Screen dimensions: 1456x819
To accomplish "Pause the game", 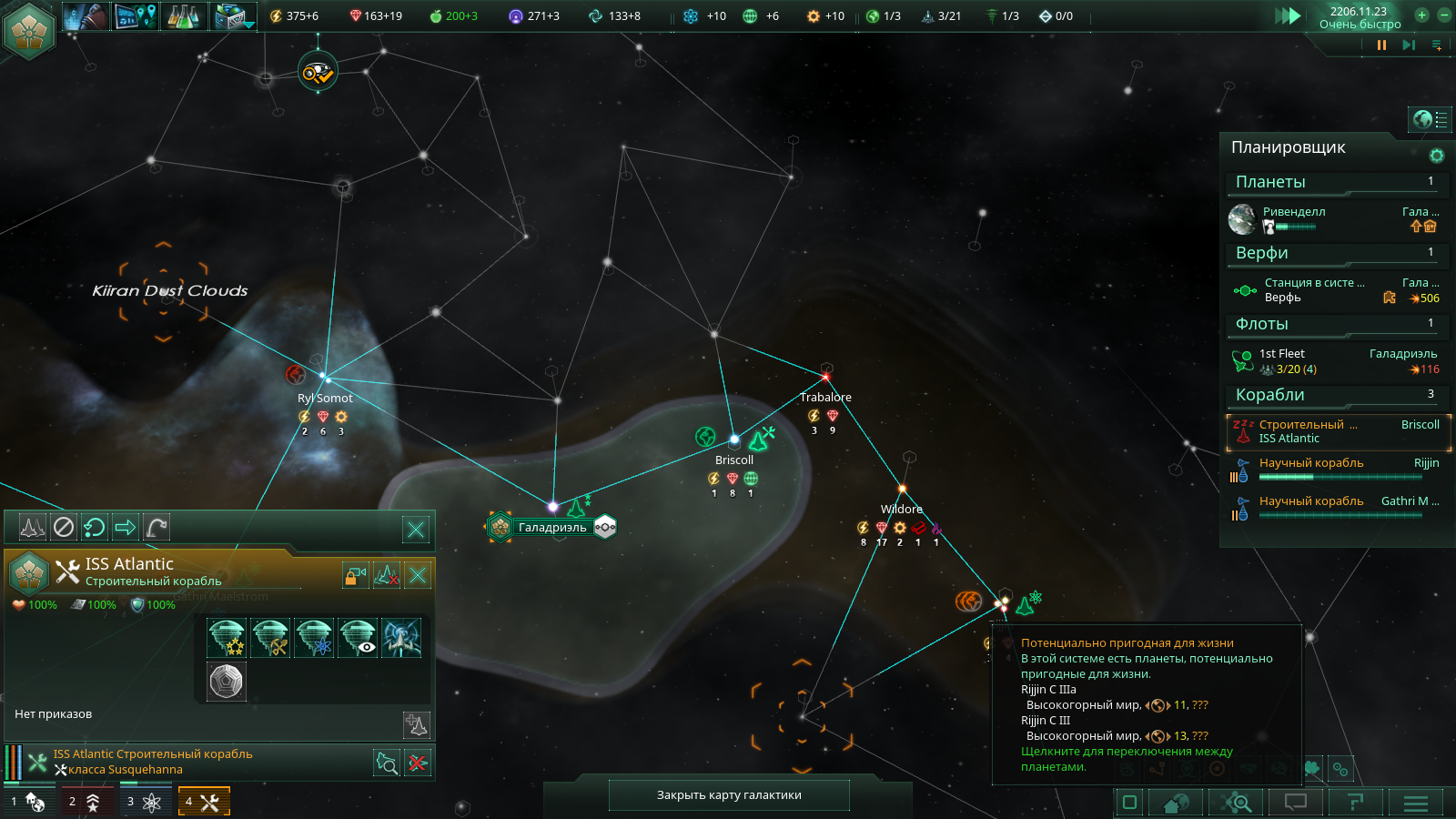I will pyautogui.click(x=1381, y=45).
